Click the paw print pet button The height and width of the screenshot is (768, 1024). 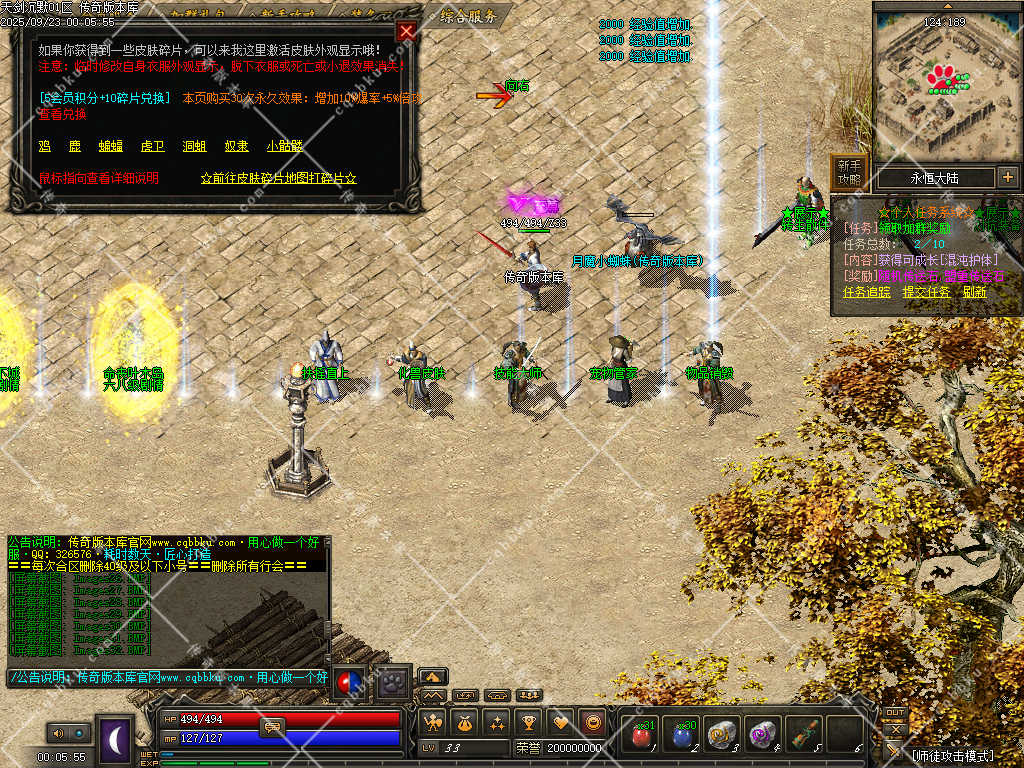tap(394, 682)
